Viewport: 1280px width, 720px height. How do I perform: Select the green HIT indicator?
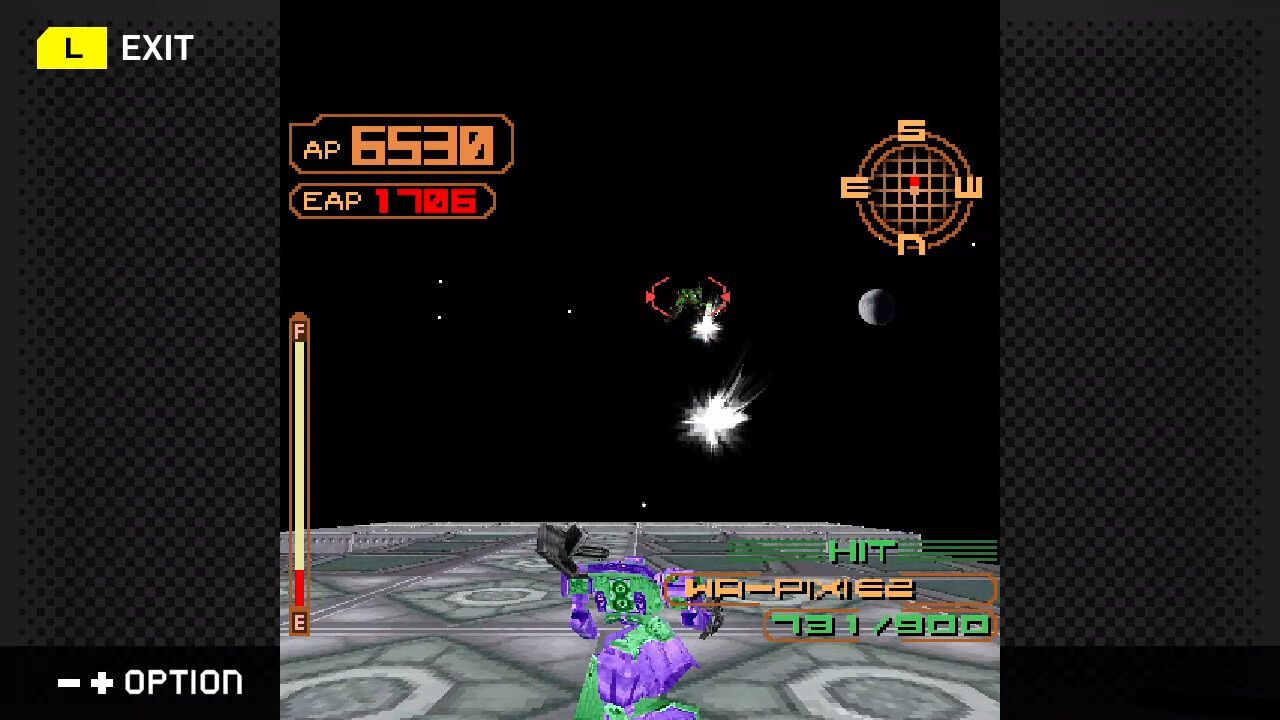click(x=862, y=550)
